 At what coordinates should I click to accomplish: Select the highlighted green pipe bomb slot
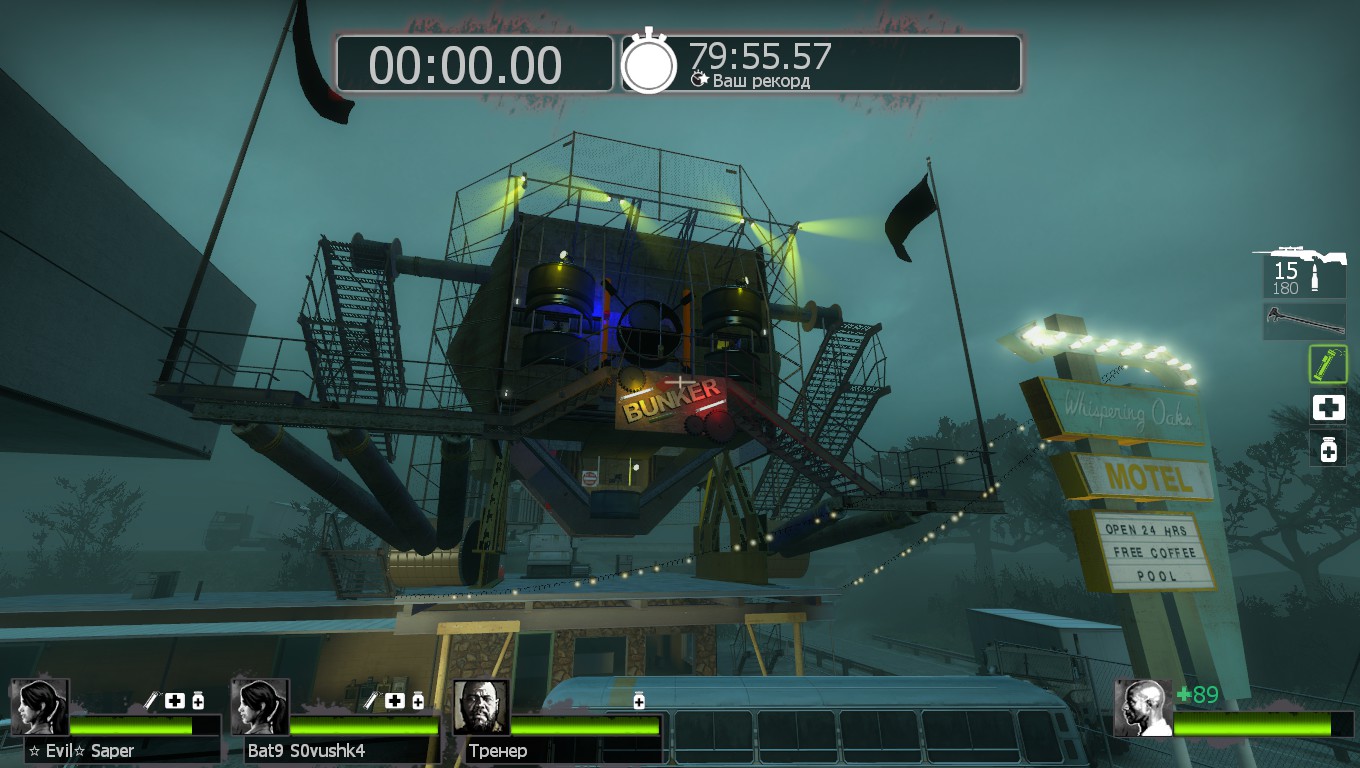[x=1328, y=364]
